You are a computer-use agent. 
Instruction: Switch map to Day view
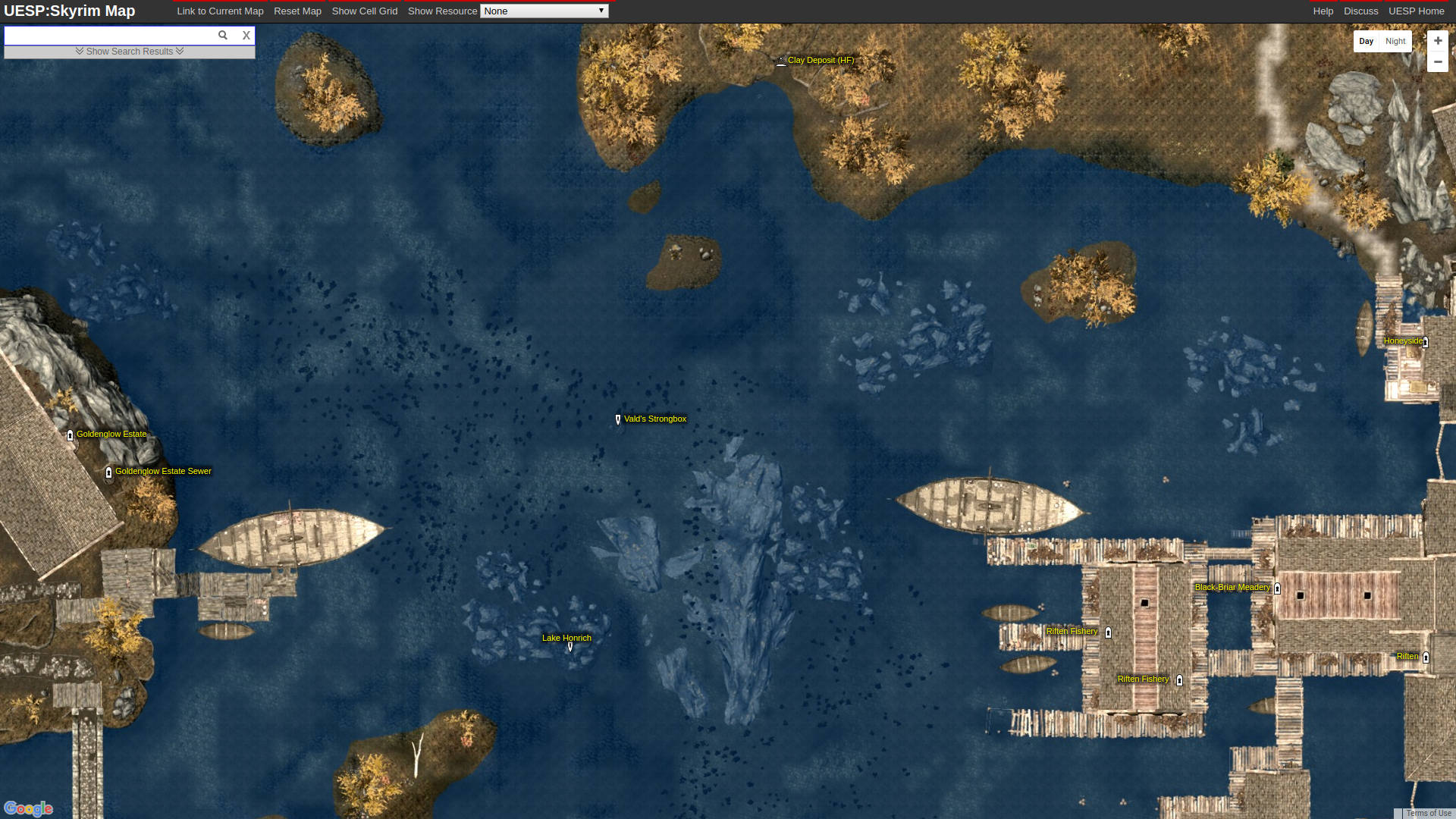point(1367,42)
